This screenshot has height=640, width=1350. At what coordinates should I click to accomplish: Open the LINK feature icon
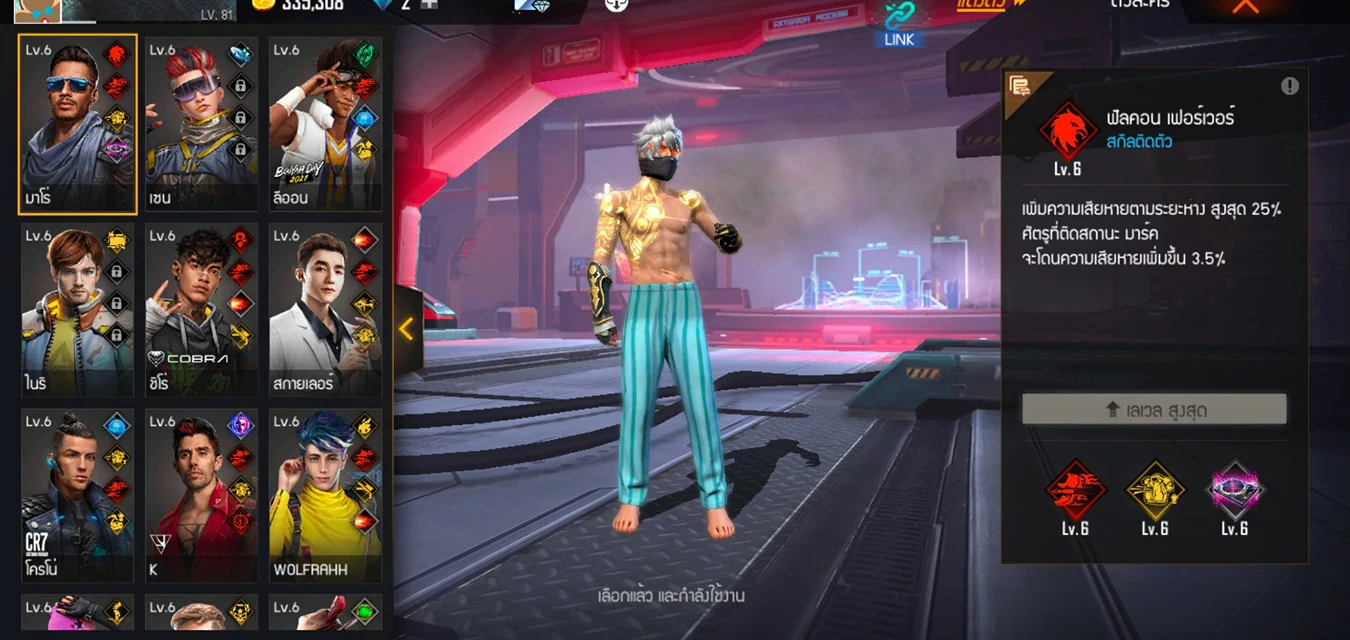tap(901, 20)
